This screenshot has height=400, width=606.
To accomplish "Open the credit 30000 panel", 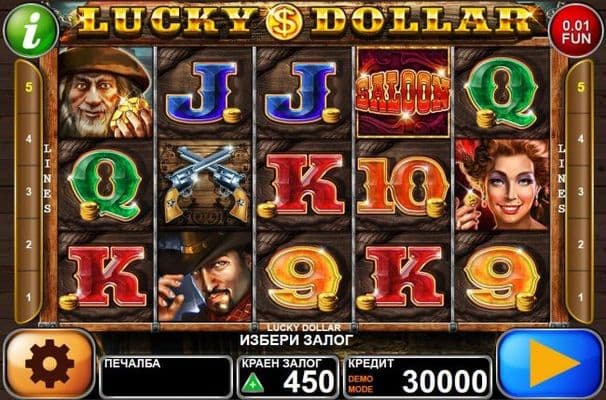I will pos(418,378).
